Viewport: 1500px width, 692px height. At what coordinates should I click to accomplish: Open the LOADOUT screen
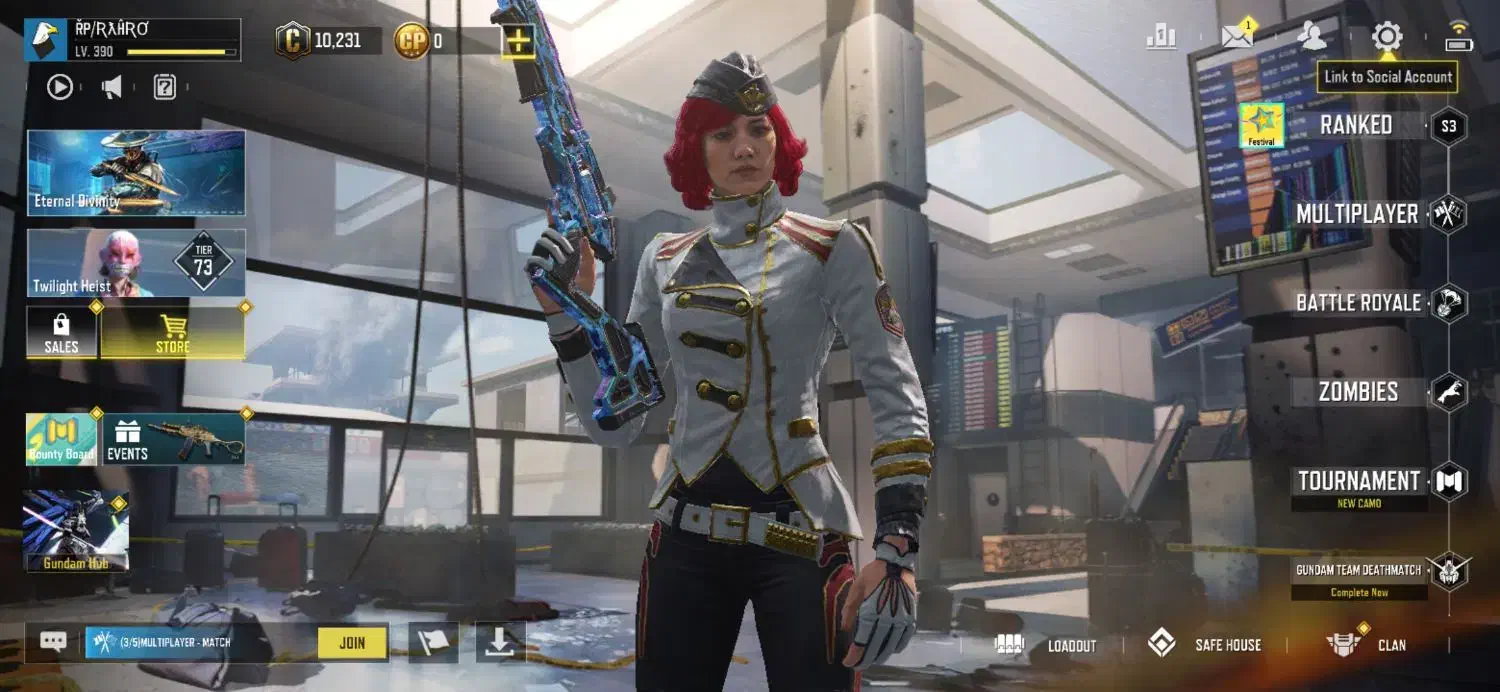coord(1047,645)
